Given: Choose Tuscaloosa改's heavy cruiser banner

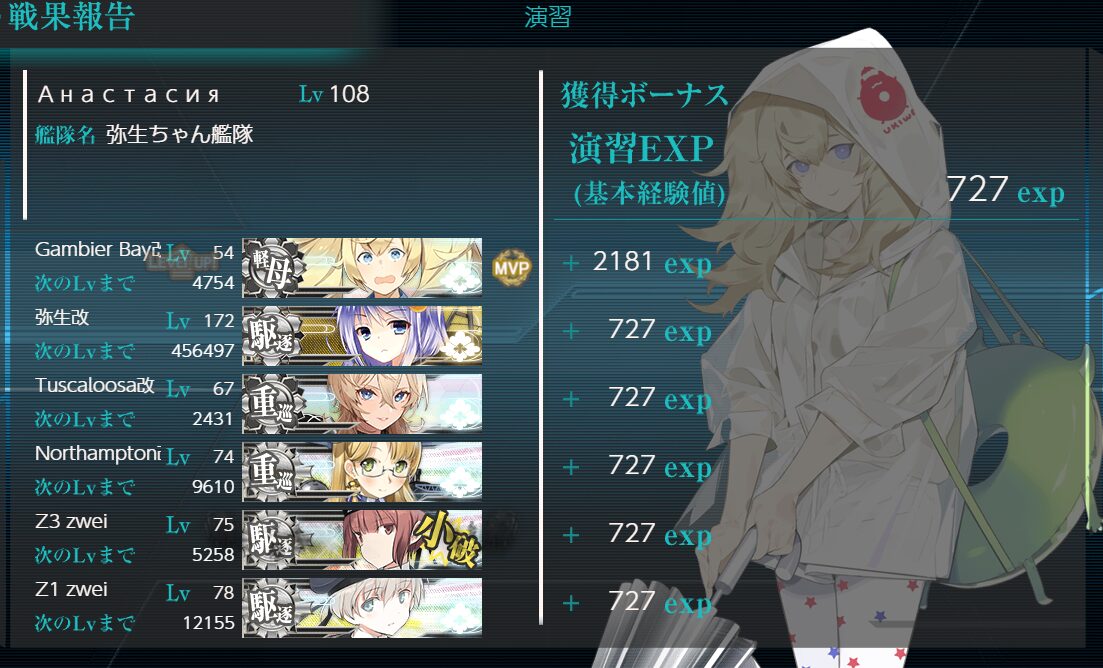Looking at the screenshot, I should [x=362, y=403].
